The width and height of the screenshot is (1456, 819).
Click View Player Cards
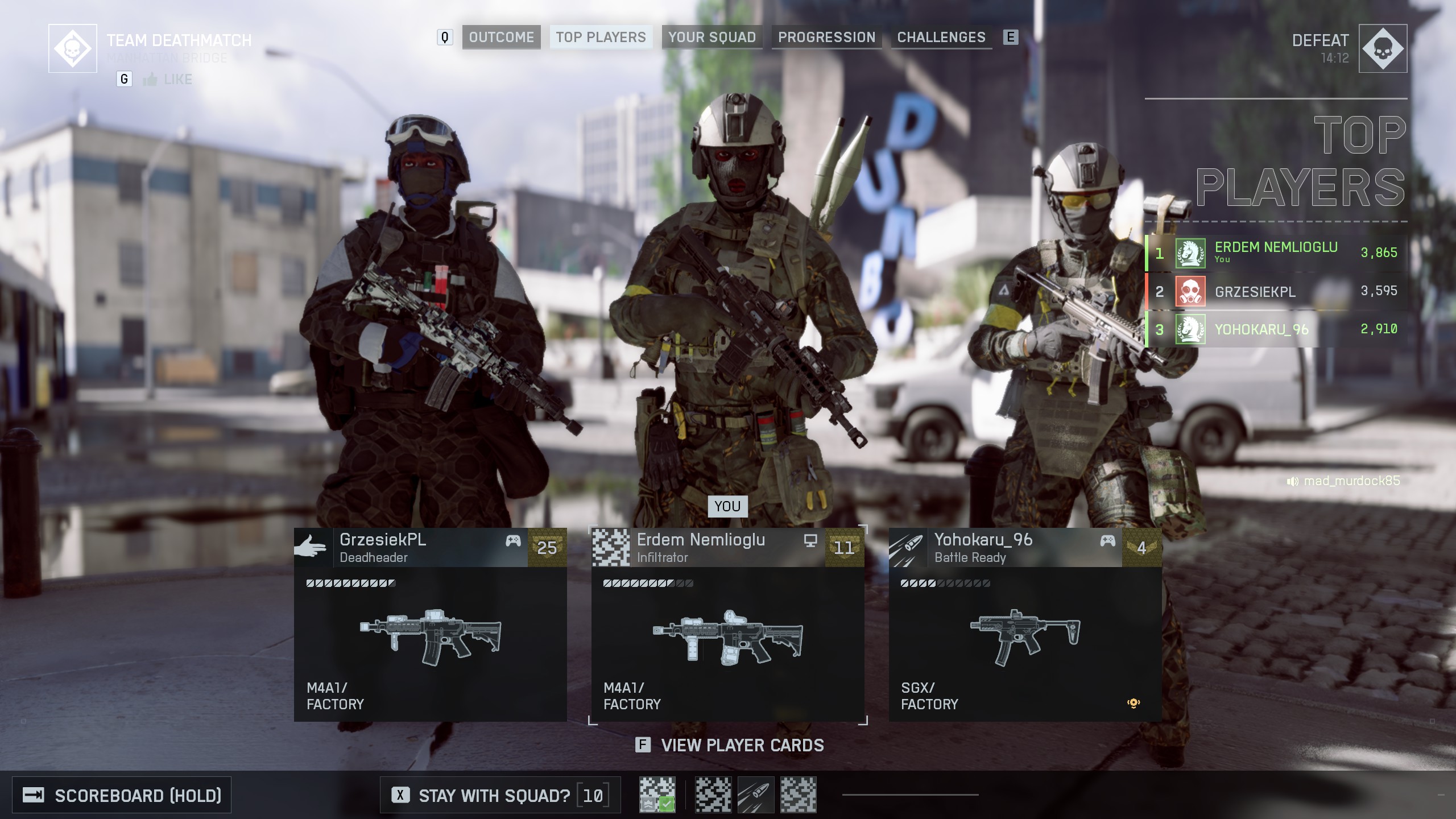(730, 745)
